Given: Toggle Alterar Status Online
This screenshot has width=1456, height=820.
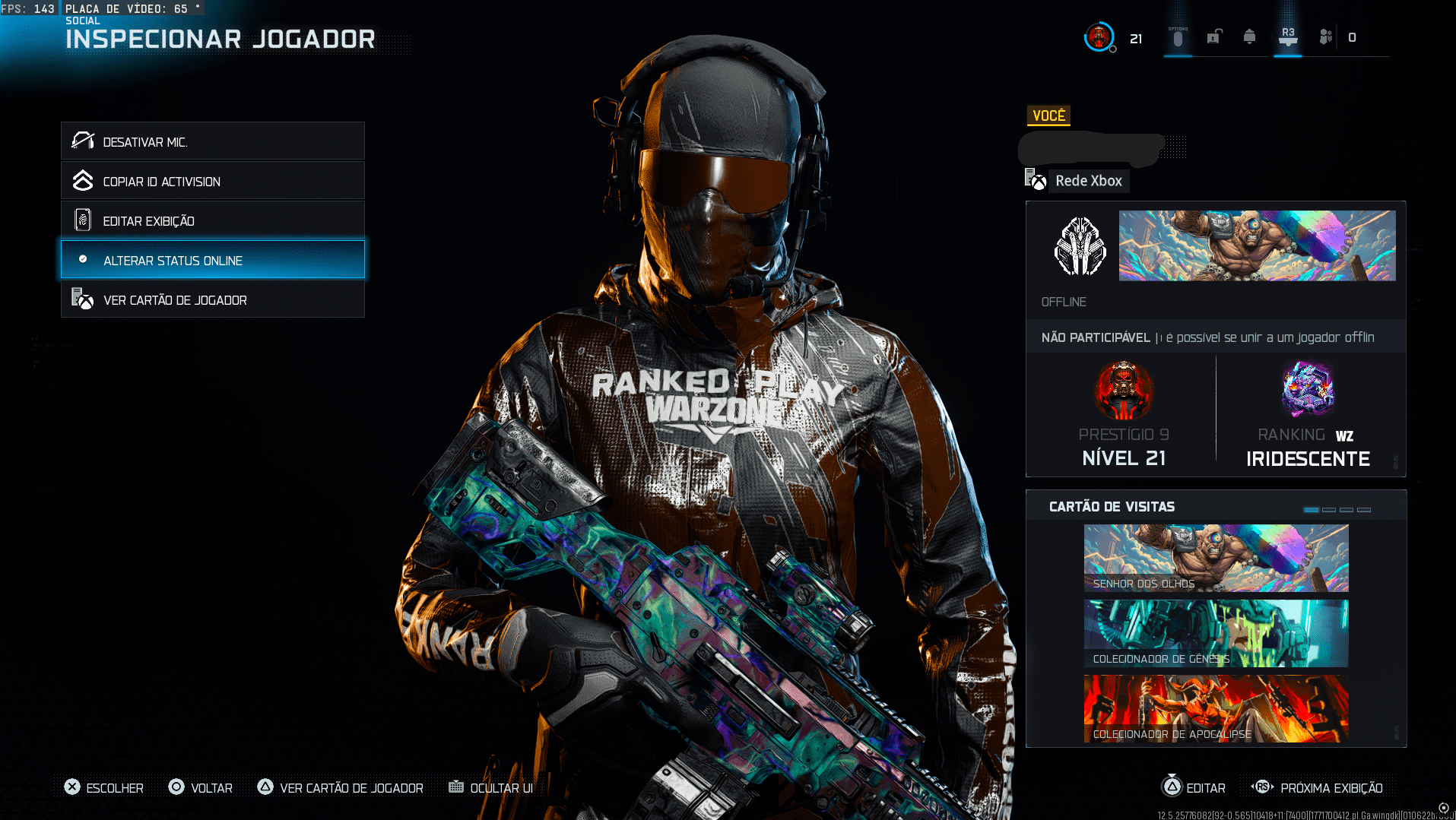Looking at the screenshot, I should pyautogui.click(x=212, y=259).
